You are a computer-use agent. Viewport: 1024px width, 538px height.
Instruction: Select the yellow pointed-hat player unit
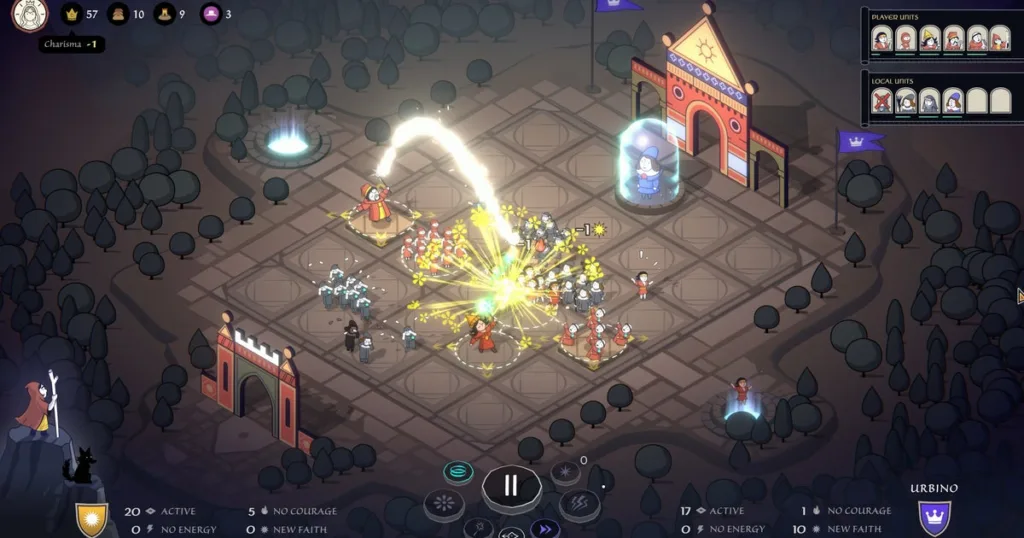(929, 38)
